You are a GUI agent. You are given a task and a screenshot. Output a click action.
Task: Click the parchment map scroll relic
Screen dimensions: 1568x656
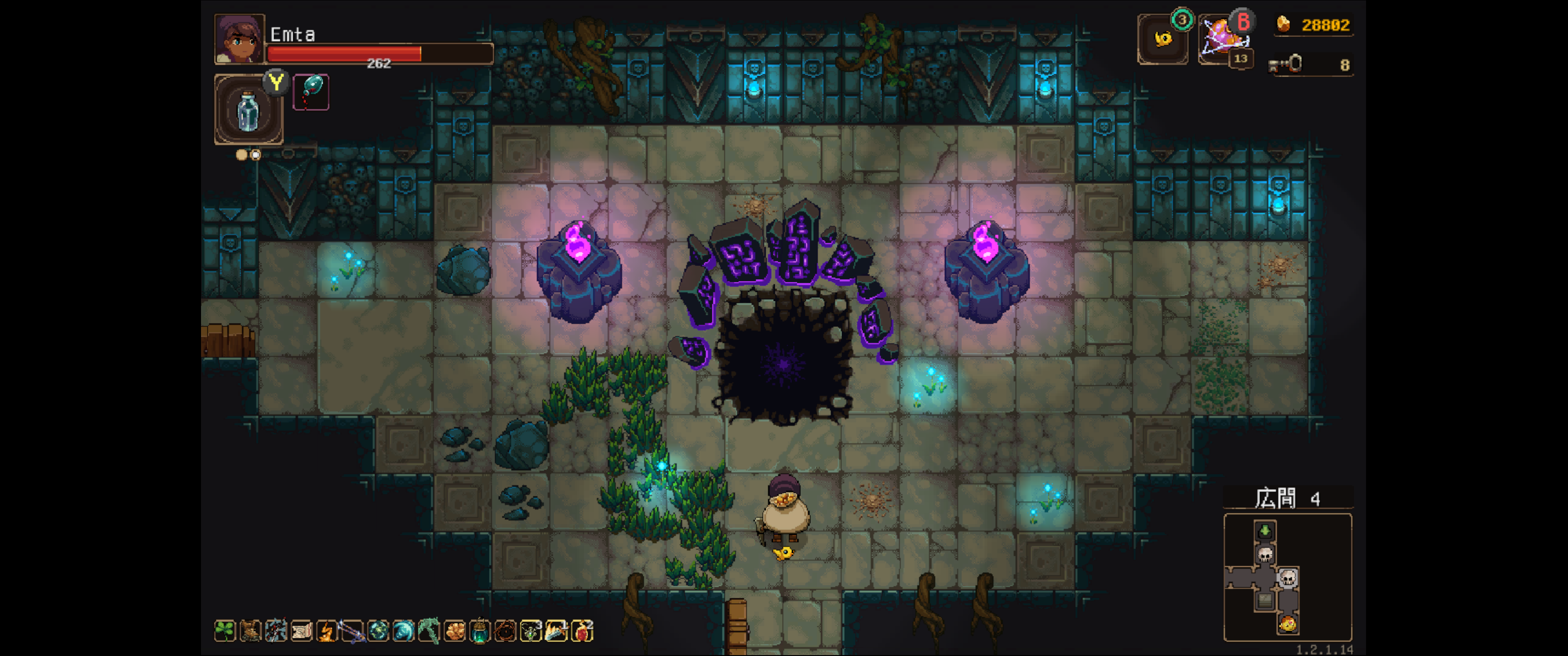(x=302, y=631)
